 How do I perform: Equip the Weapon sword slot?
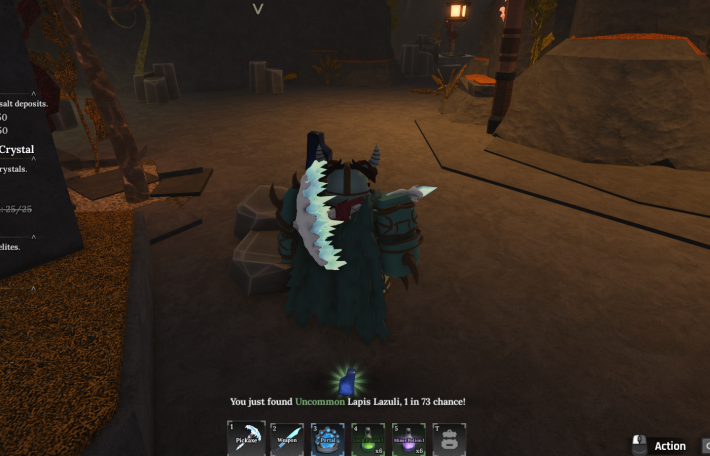[287, 439]
